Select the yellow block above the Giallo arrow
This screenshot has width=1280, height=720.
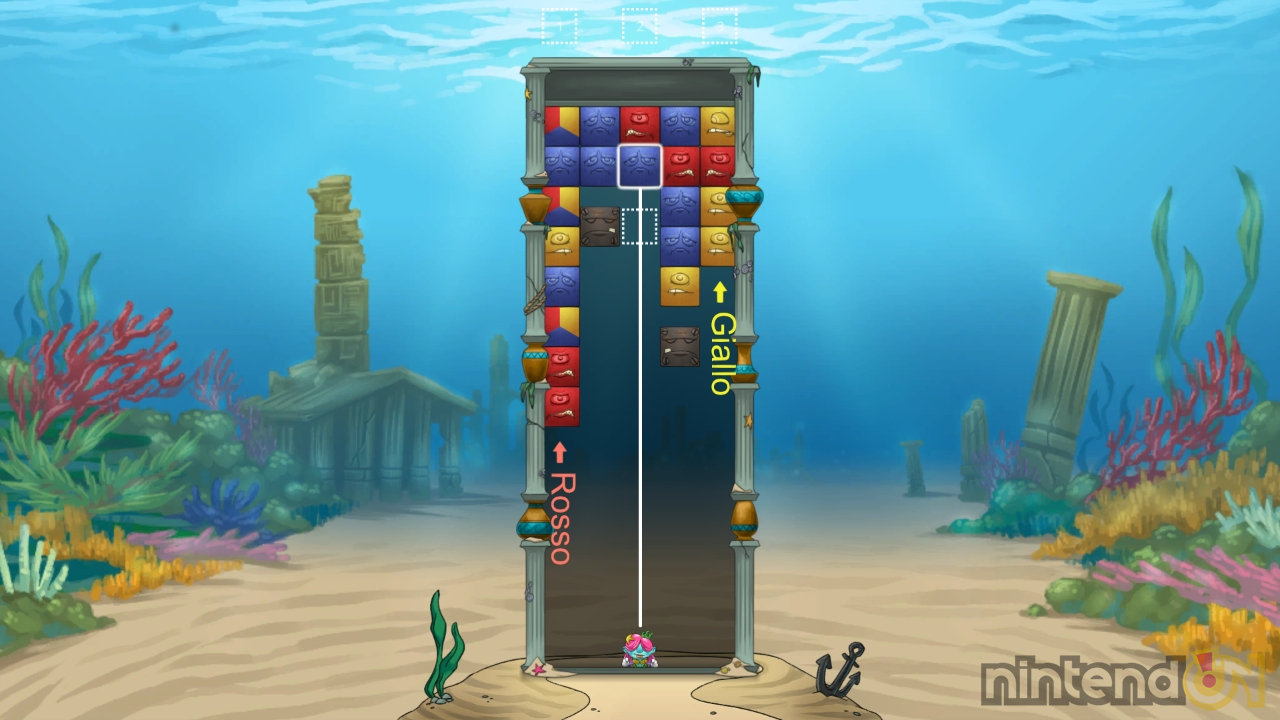(678, 284)
